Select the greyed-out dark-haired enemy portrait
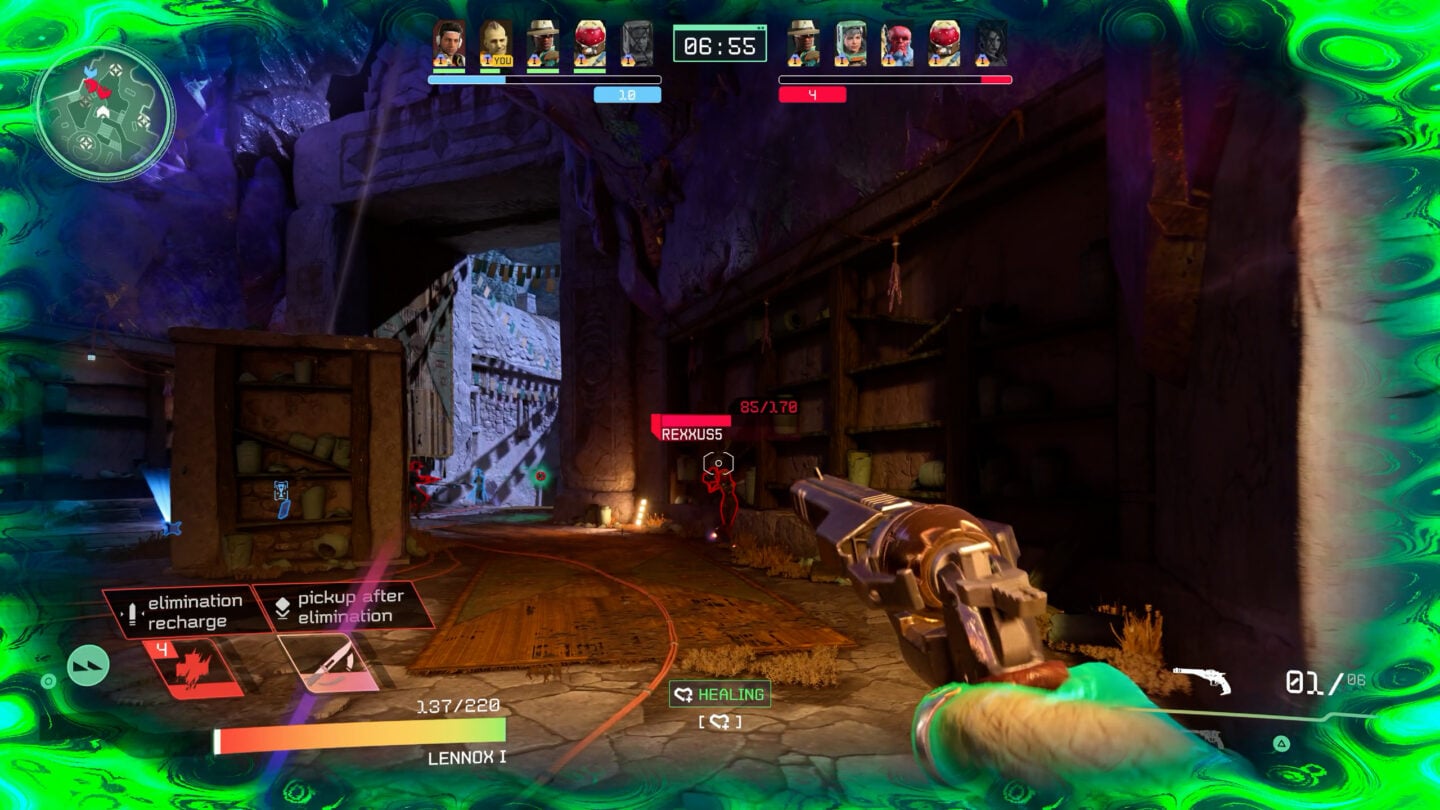The image size is (1440, 810). point(991,44)
